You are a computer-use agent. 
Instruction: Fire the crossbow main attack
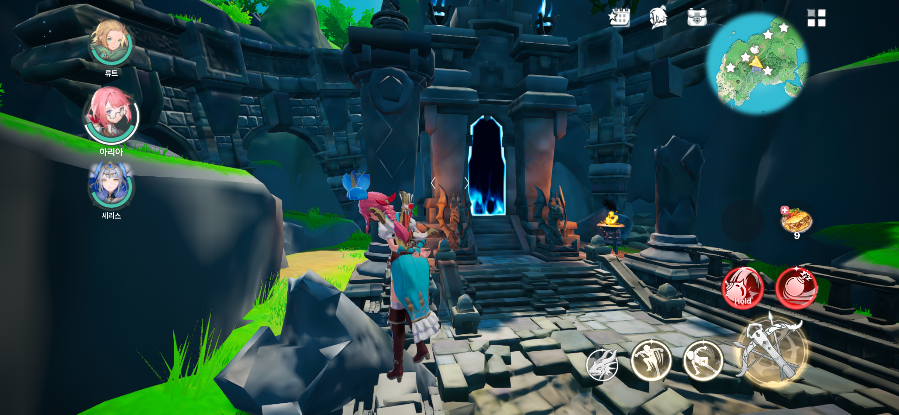pyautogui.click(x=771, y=351)
